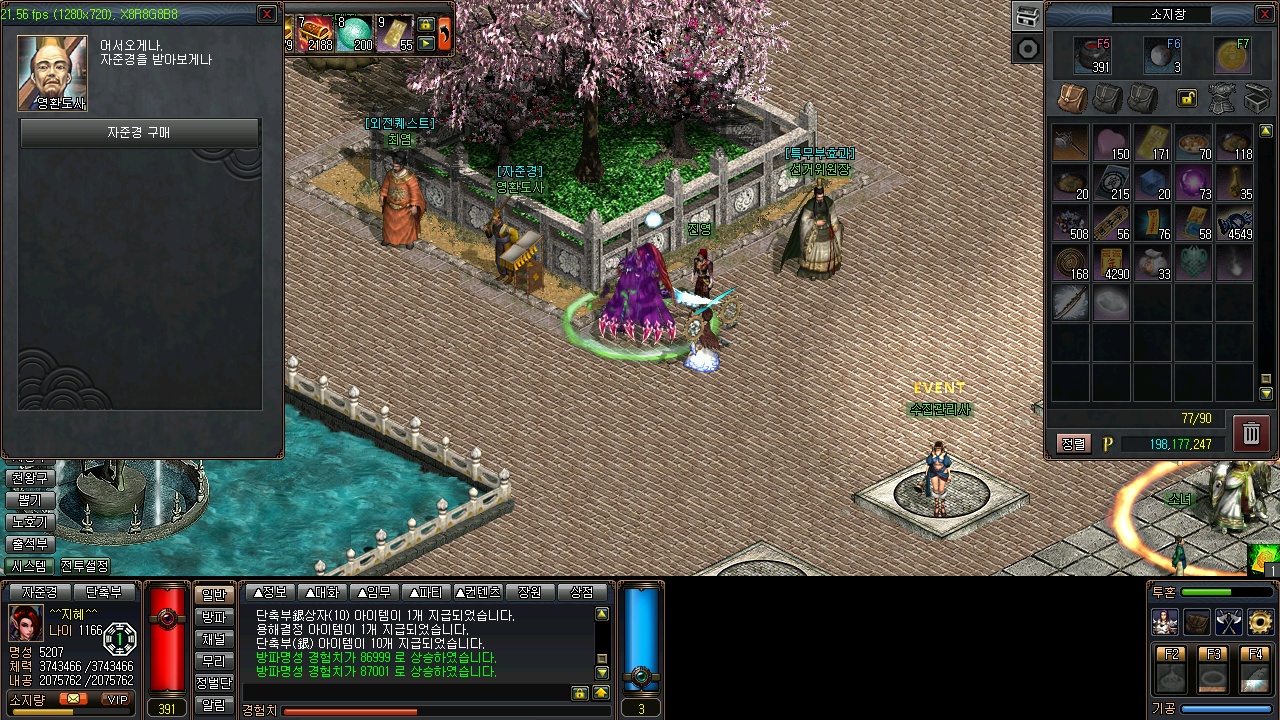Click the 자준경 구매 purchase option
1280x720 pixels.
[x=139, y=132]
